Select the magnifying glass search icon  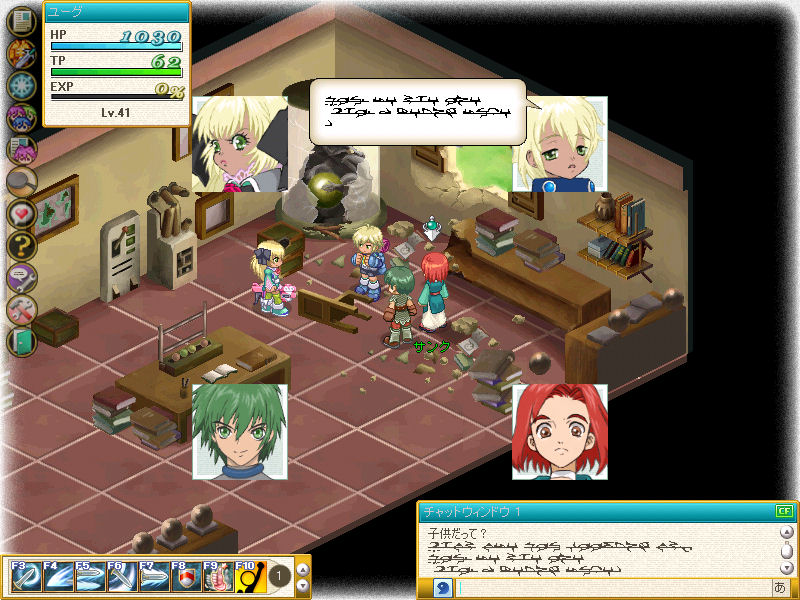[x=21, y=182]
